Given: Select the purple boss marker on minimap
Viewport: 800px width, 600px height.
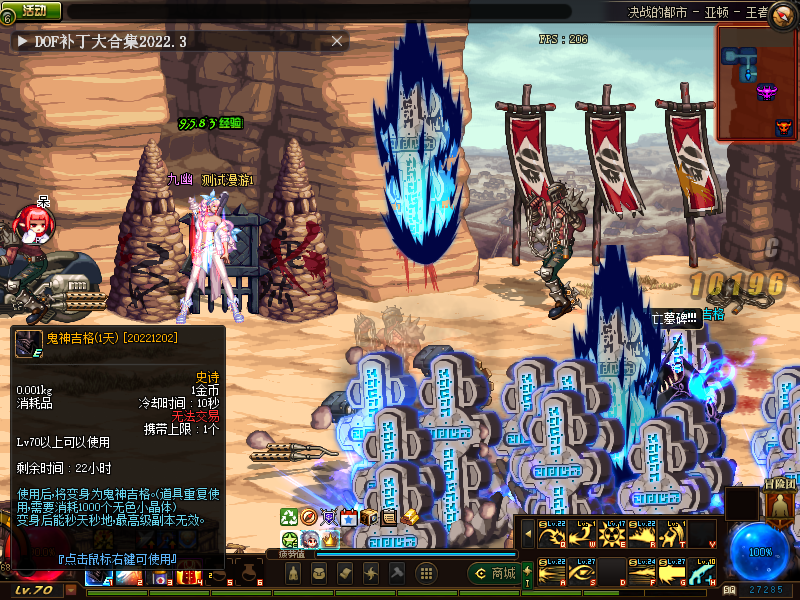Looking at the screenshot, I should click(x=767, y=92).
